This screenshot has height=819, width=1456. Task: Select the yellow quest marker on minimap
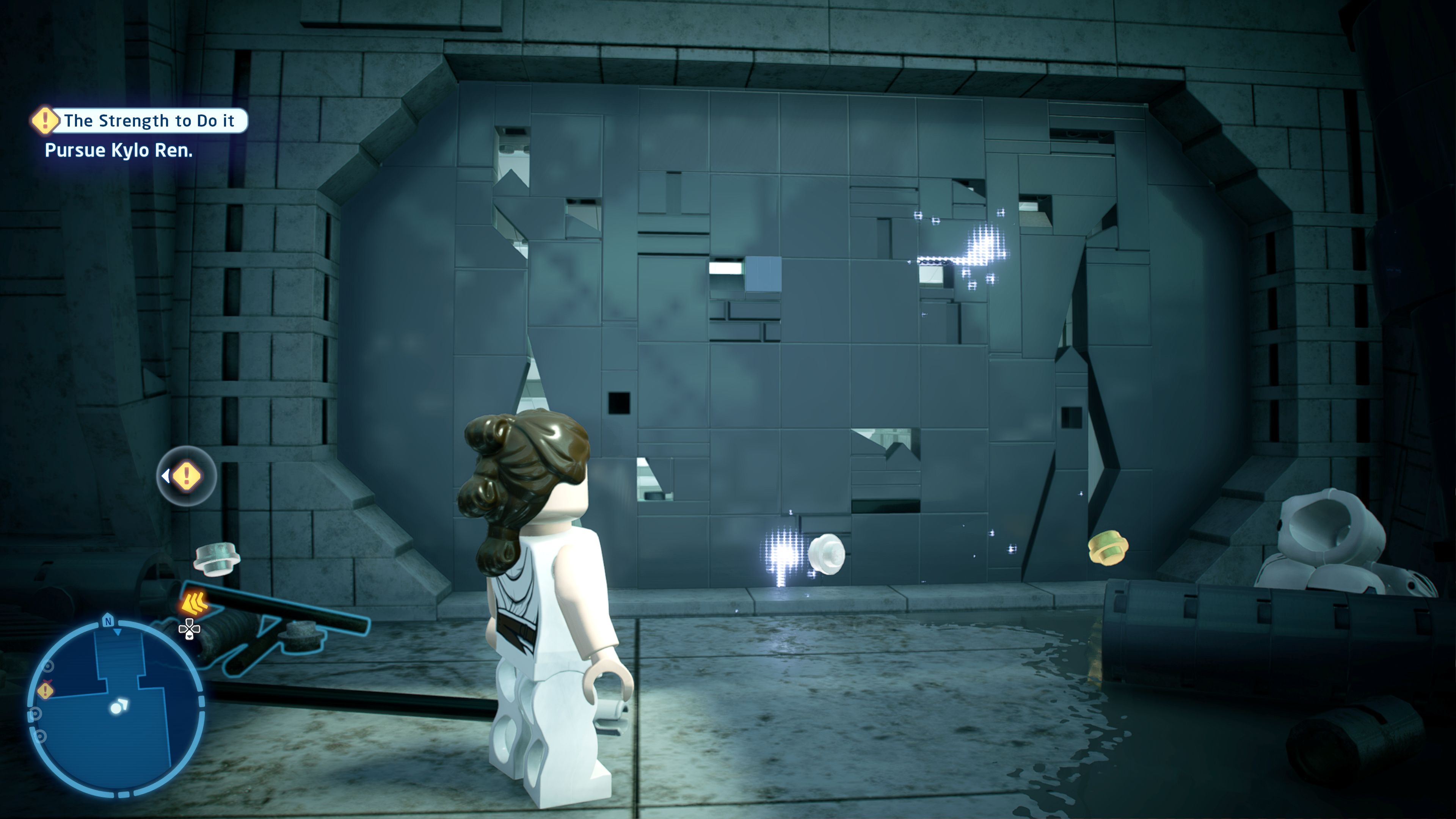tap(45, 690)
